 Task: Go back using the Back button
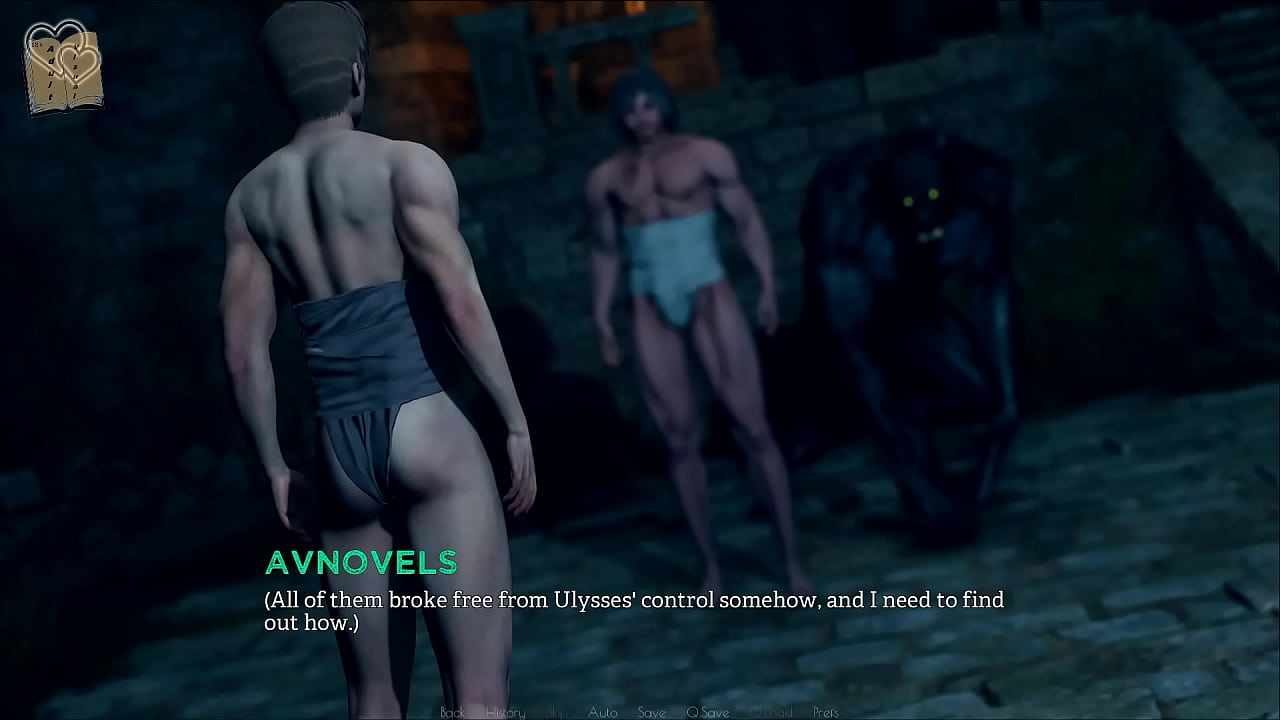452,712
